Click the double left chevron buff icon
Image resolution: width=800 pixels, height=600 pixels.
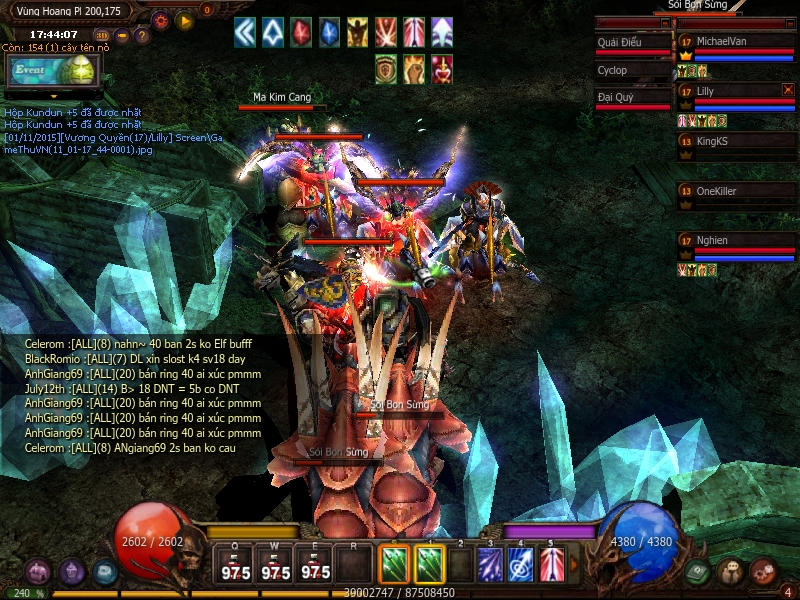click(245, 33)
